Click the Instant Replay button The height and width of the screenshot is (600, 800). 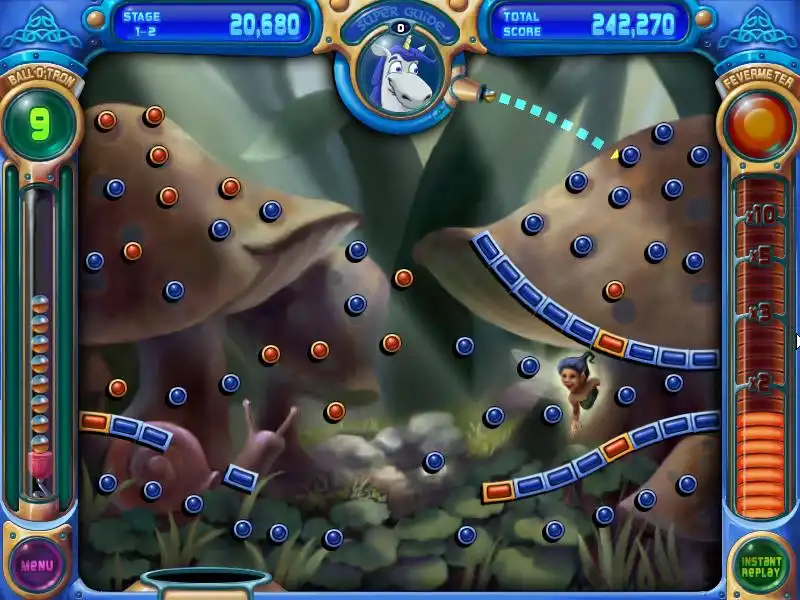click(x=761, y=563)
